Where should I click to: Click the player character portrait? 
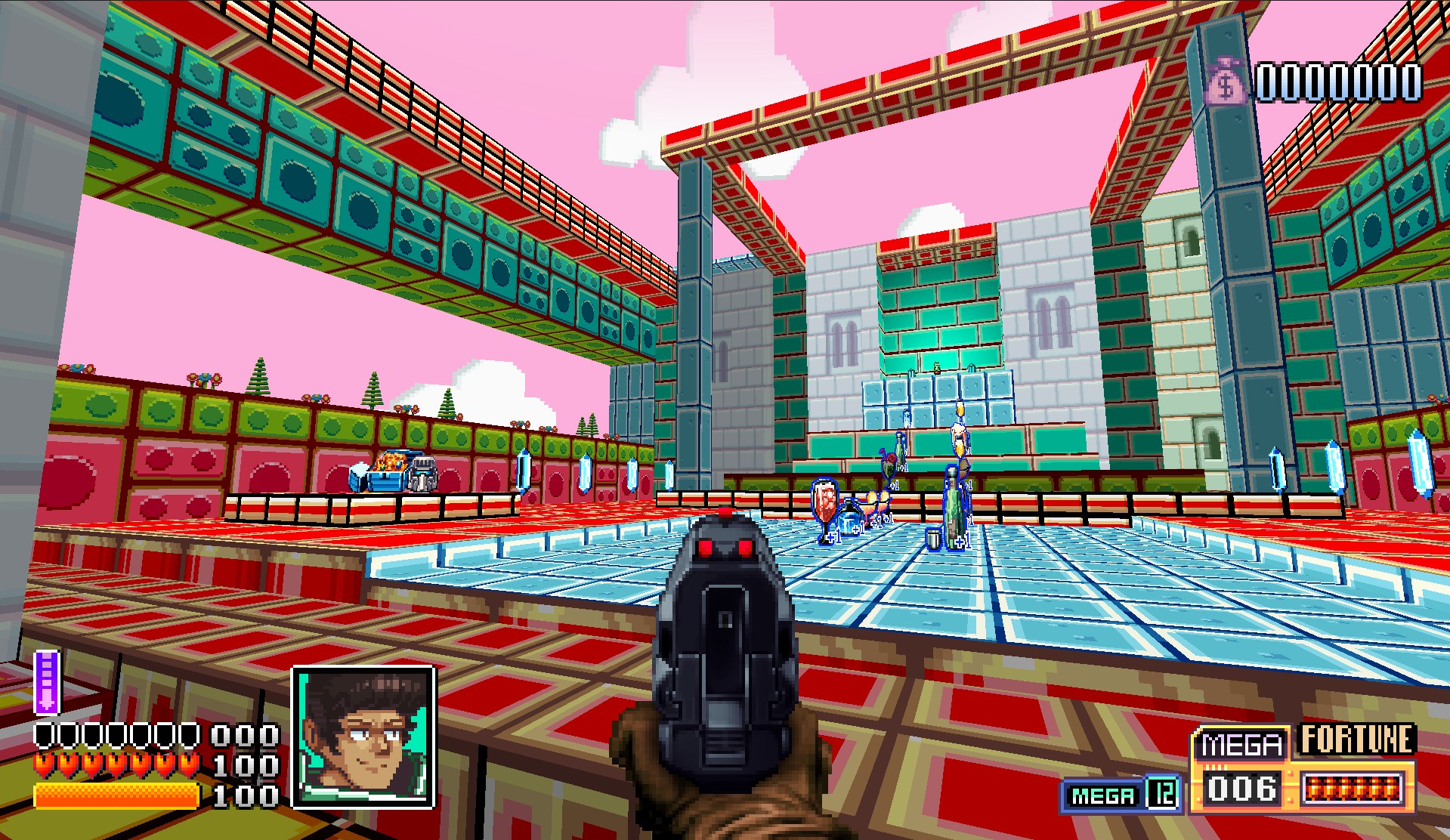363,737
